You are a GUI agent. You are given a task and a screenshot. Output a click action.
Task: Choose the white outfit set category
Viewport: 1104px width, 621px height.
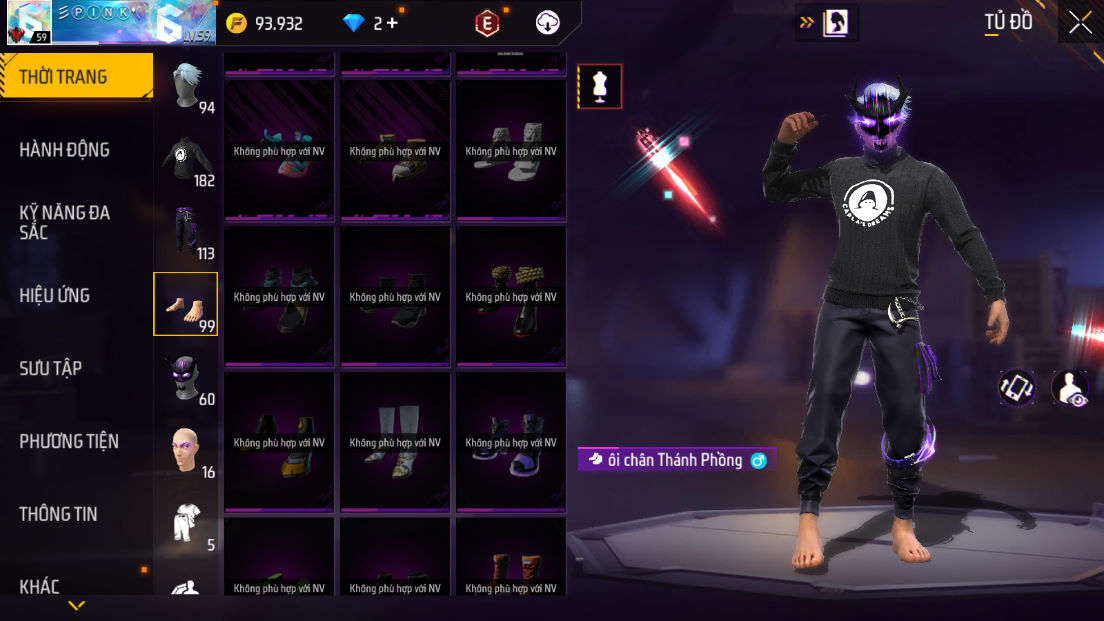click(x=186, y=523)
